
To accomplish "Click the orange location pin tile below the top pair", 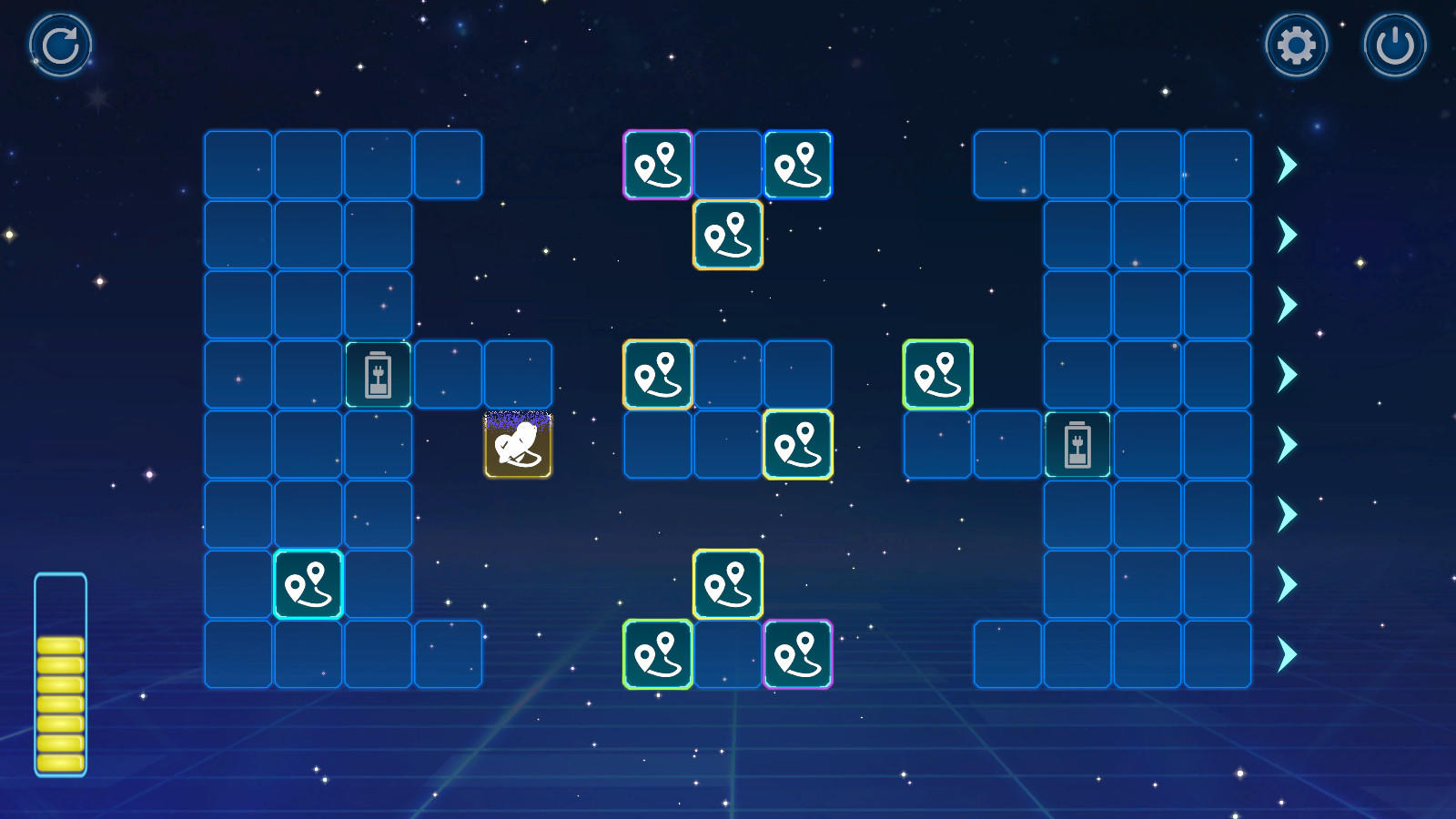I will (727, 234).
